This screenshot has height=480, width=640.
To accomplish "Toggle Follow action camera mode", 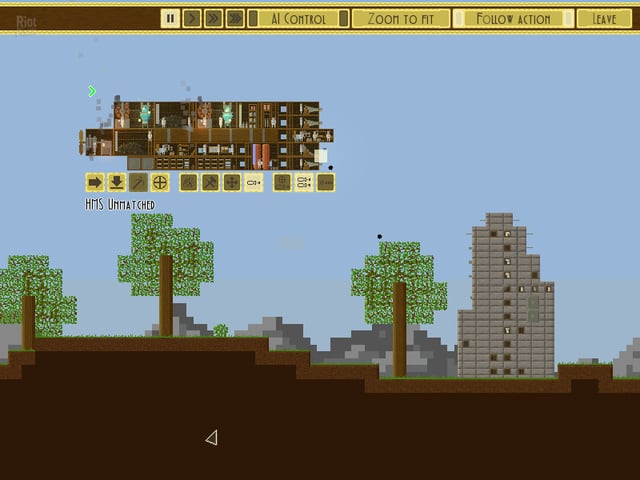I will [x=514, y=18].
